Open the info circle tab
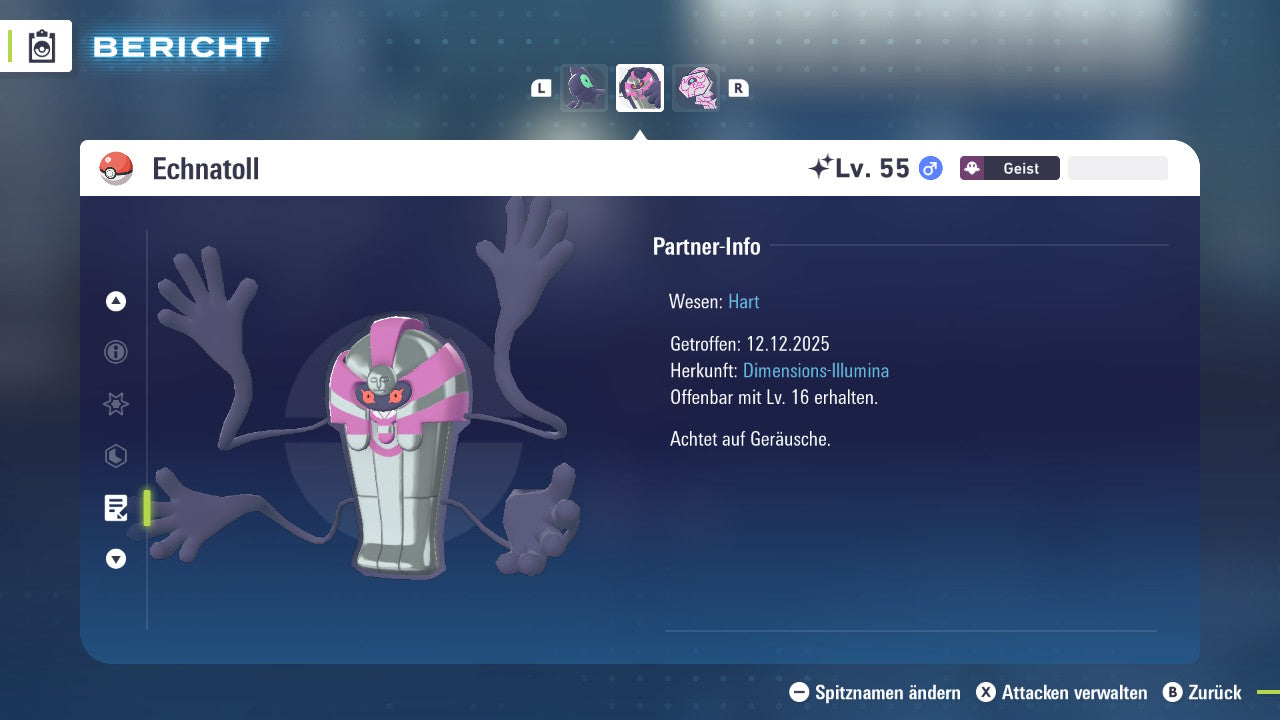This screenshot has width=1280, height=720. (116, 352)
